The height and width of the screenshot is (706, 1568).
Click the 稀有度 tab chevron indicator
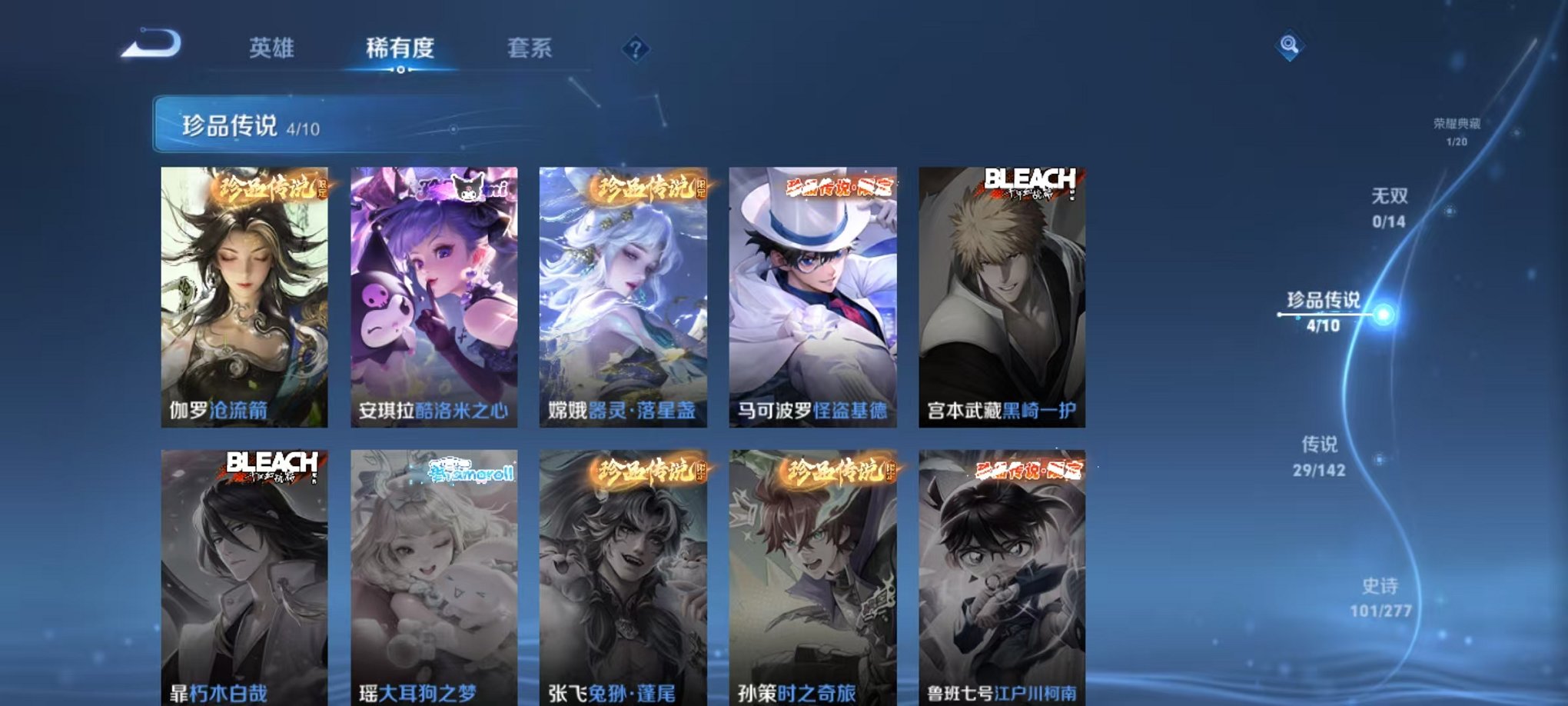click(399, 71)
